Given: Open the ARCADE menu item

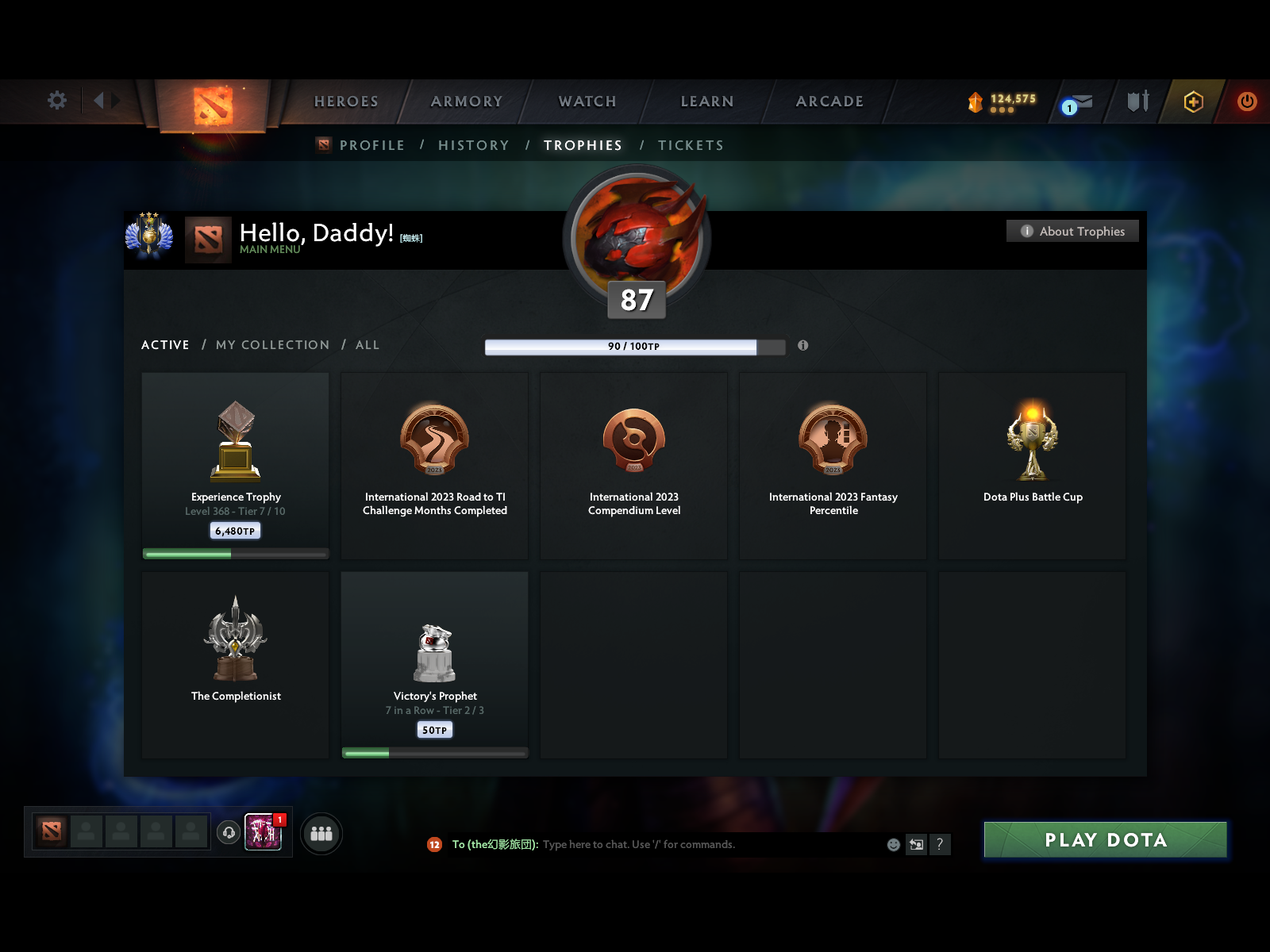Looking at the screenshot, I should click(829, 102).
